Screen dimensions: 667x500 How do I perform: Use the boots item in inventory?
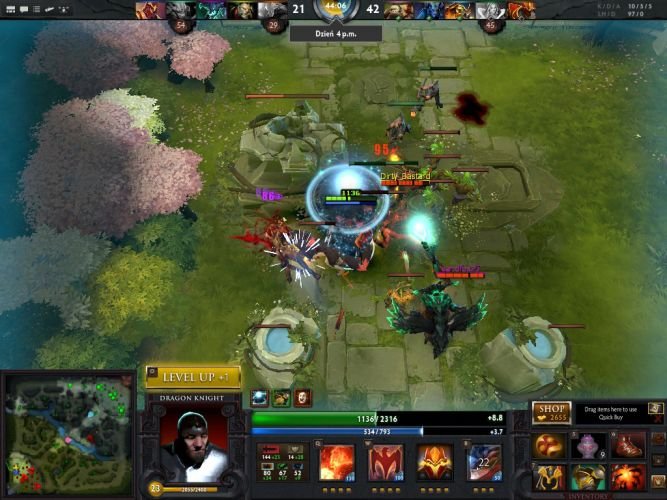(x=627, y=446)
